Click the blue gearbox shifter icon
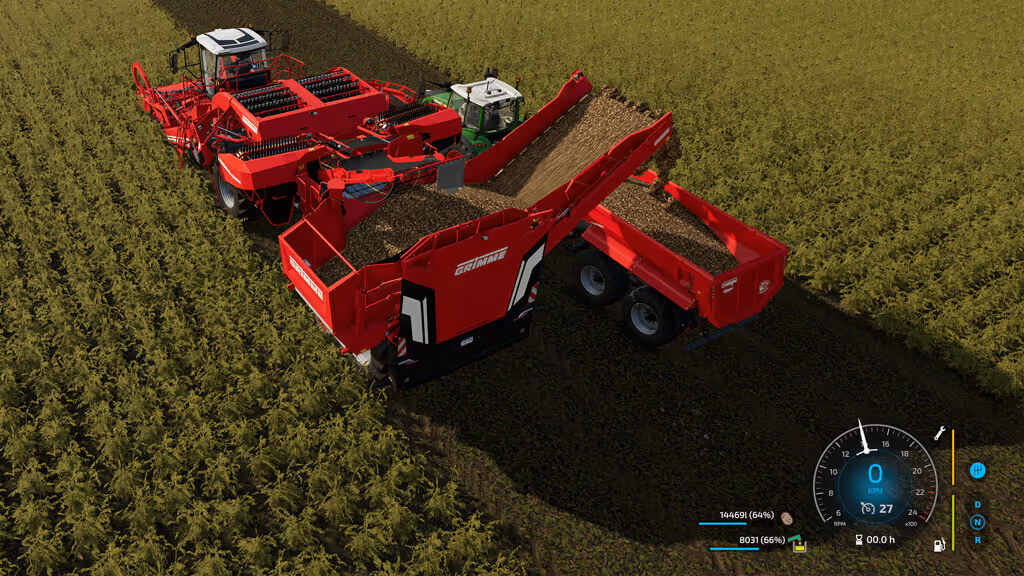The height and width of the screenshot is (576, 1024). (x=977, y=470)
